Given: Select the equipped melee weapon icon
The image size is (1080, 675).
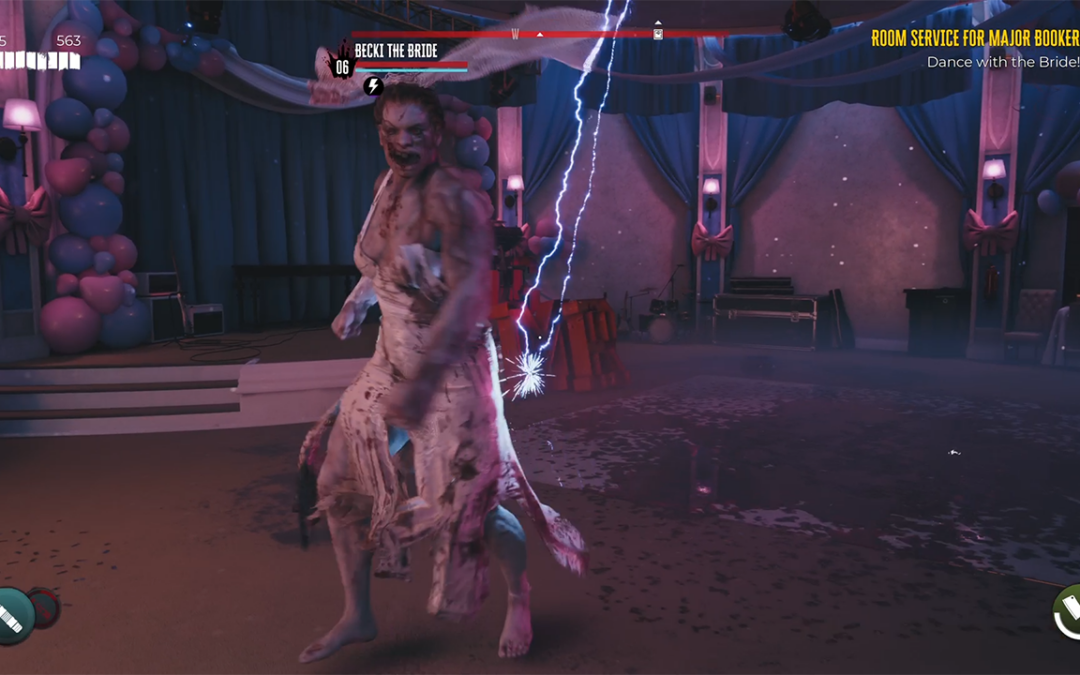Looking at the screenshot, I should pos(14,614).
